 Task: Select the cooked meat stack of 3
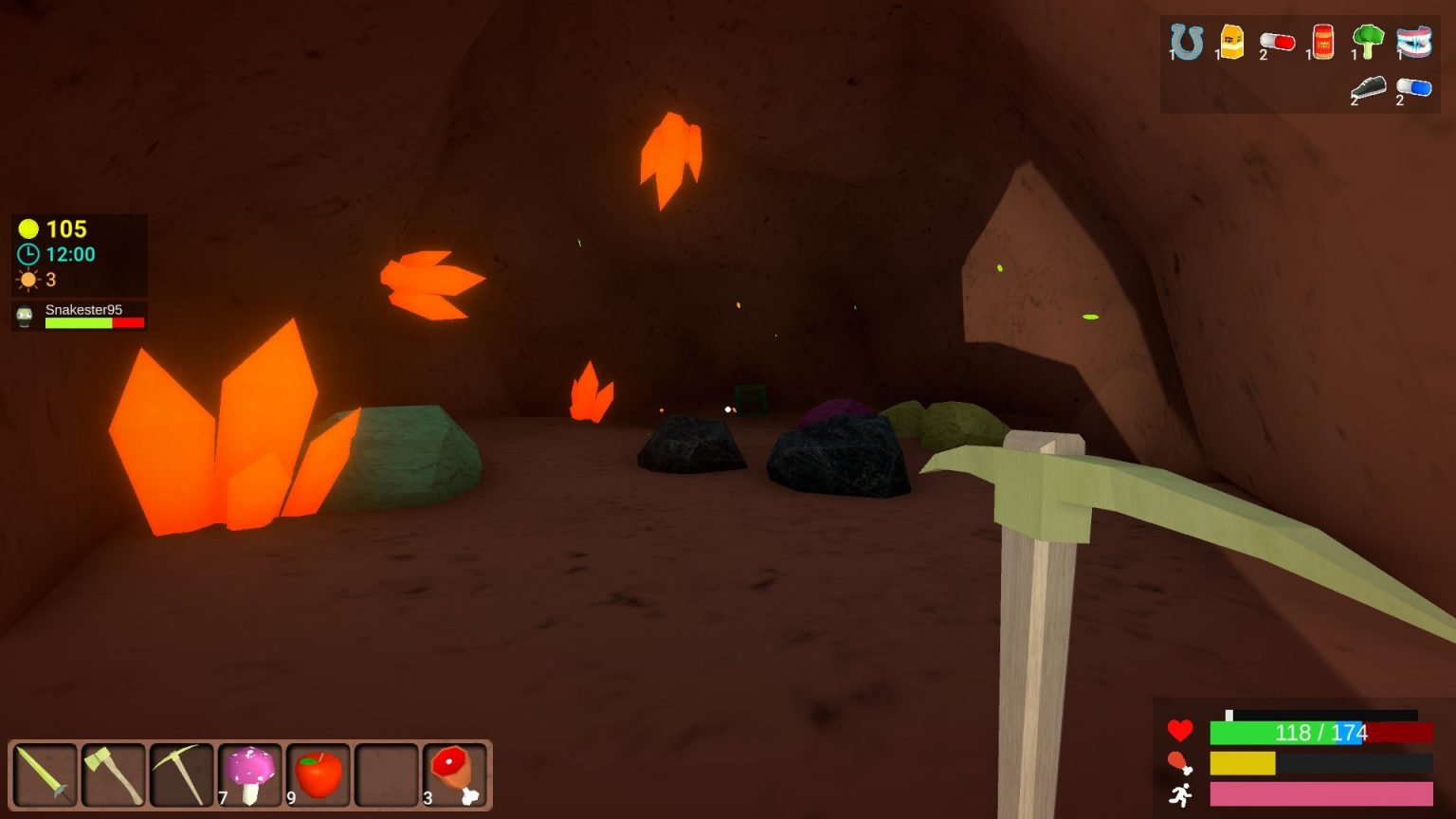pyautogui.click(x=455, y=774)
